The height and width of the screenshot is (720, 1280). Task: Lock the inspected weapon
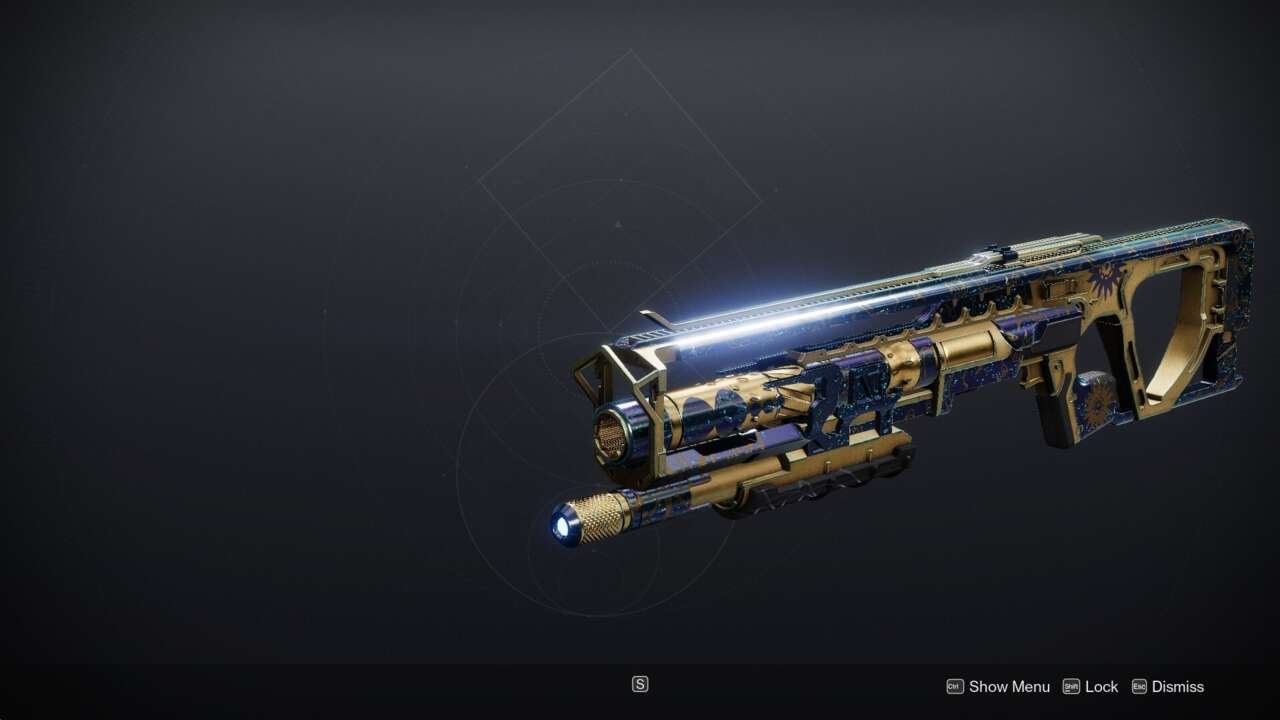pos(1091,687)
